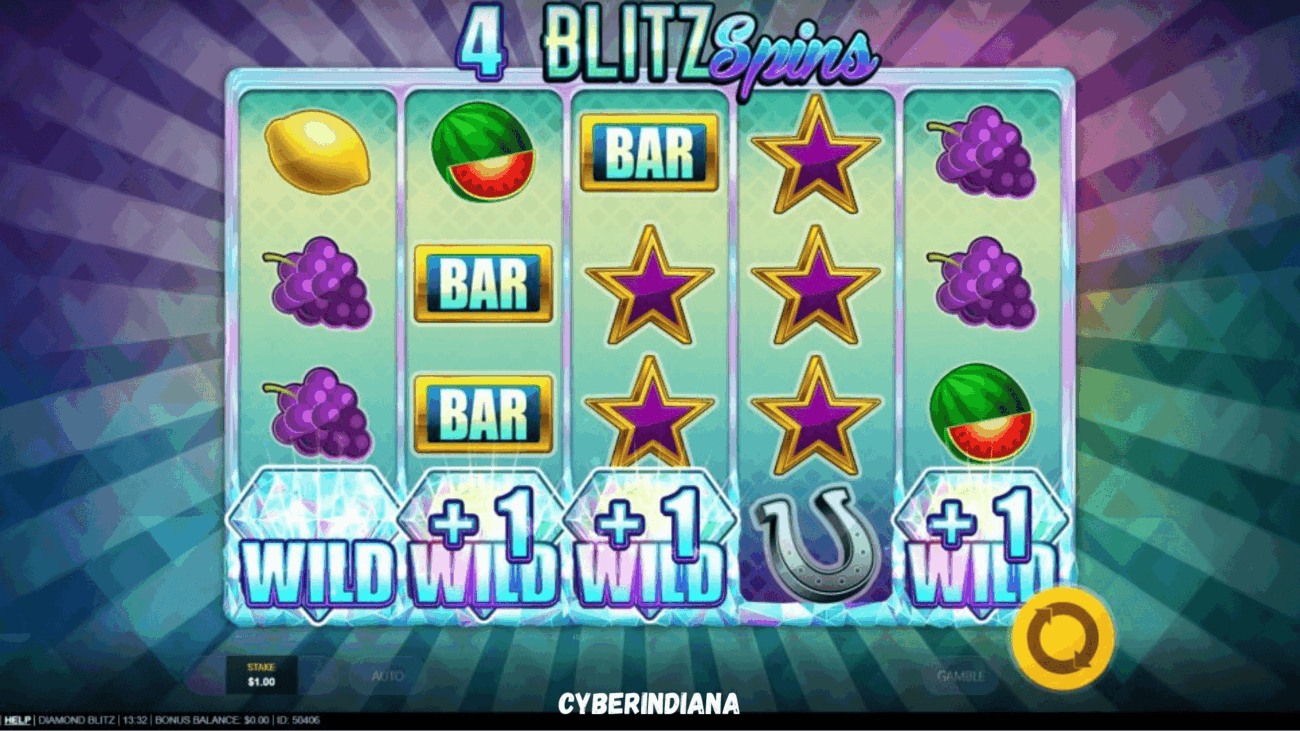
Task: Activate the Auto spin button
Action: point(388,676)
